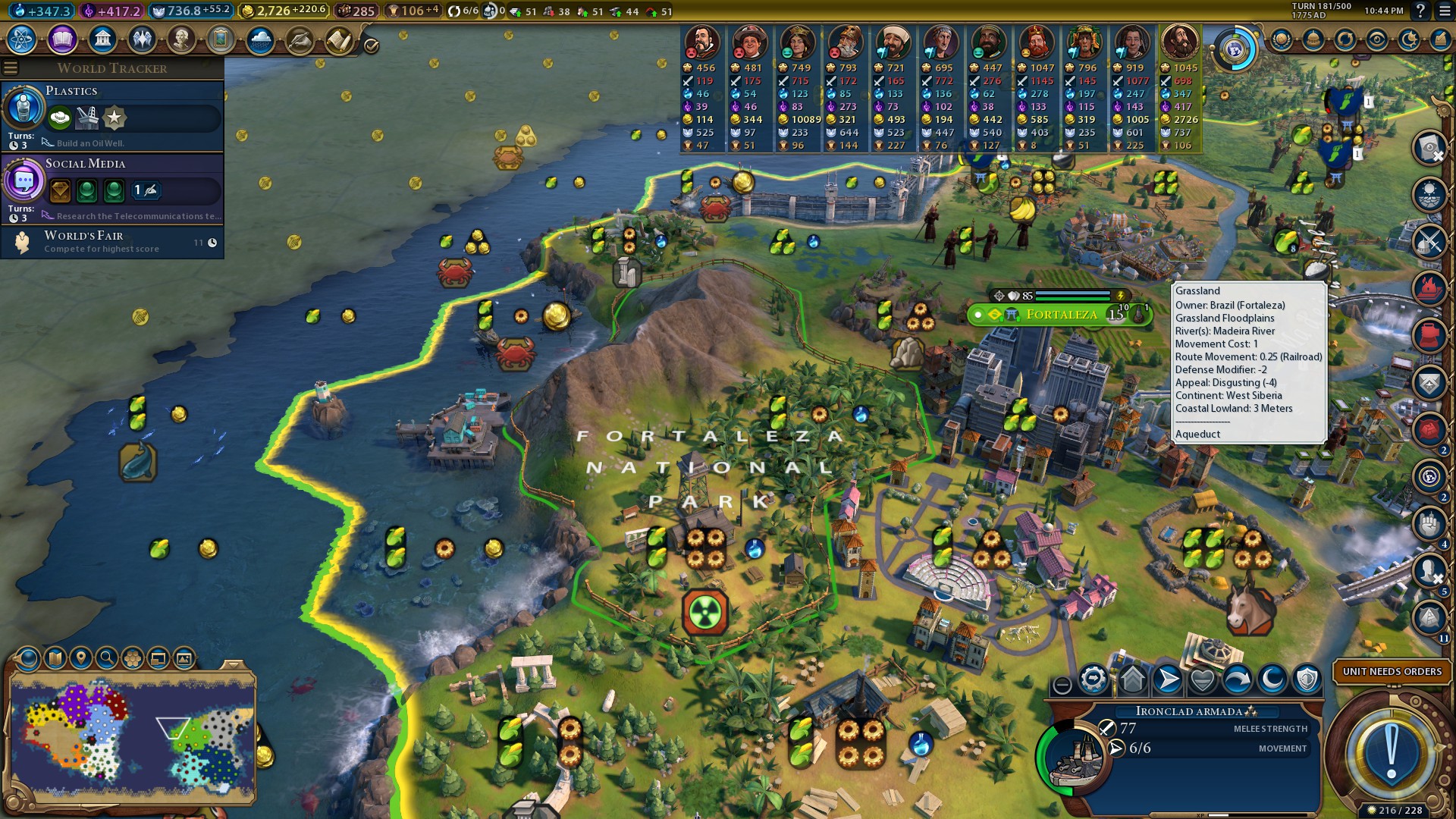1456x819 pixels.
Task: Open the in-game pause menu
Action: [x=1446, y=11]
